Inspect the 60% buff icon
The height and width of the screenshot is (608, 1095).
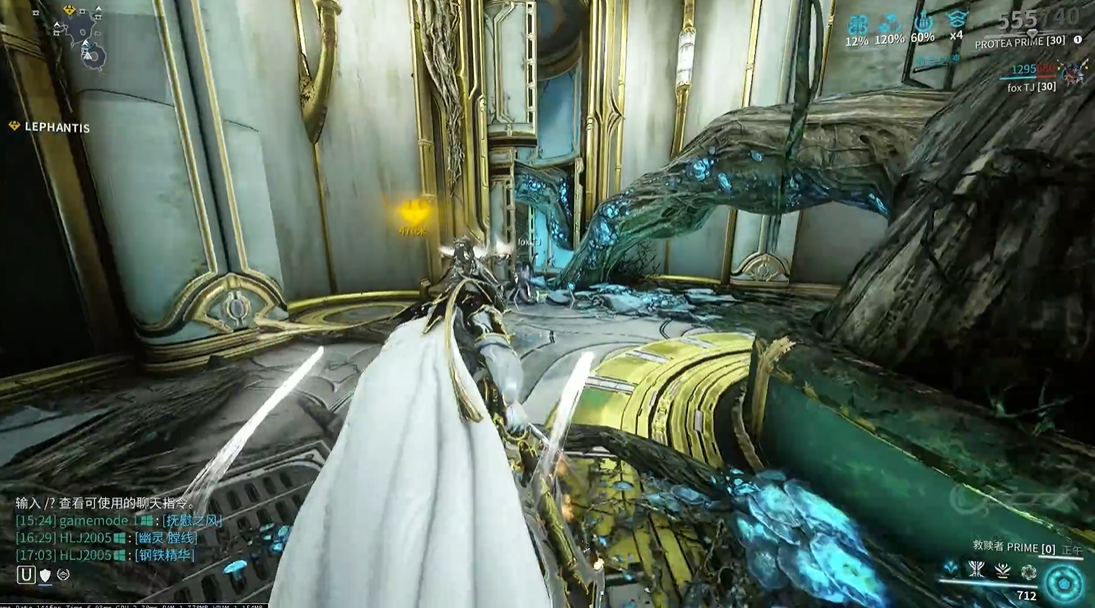coord(922,22)
